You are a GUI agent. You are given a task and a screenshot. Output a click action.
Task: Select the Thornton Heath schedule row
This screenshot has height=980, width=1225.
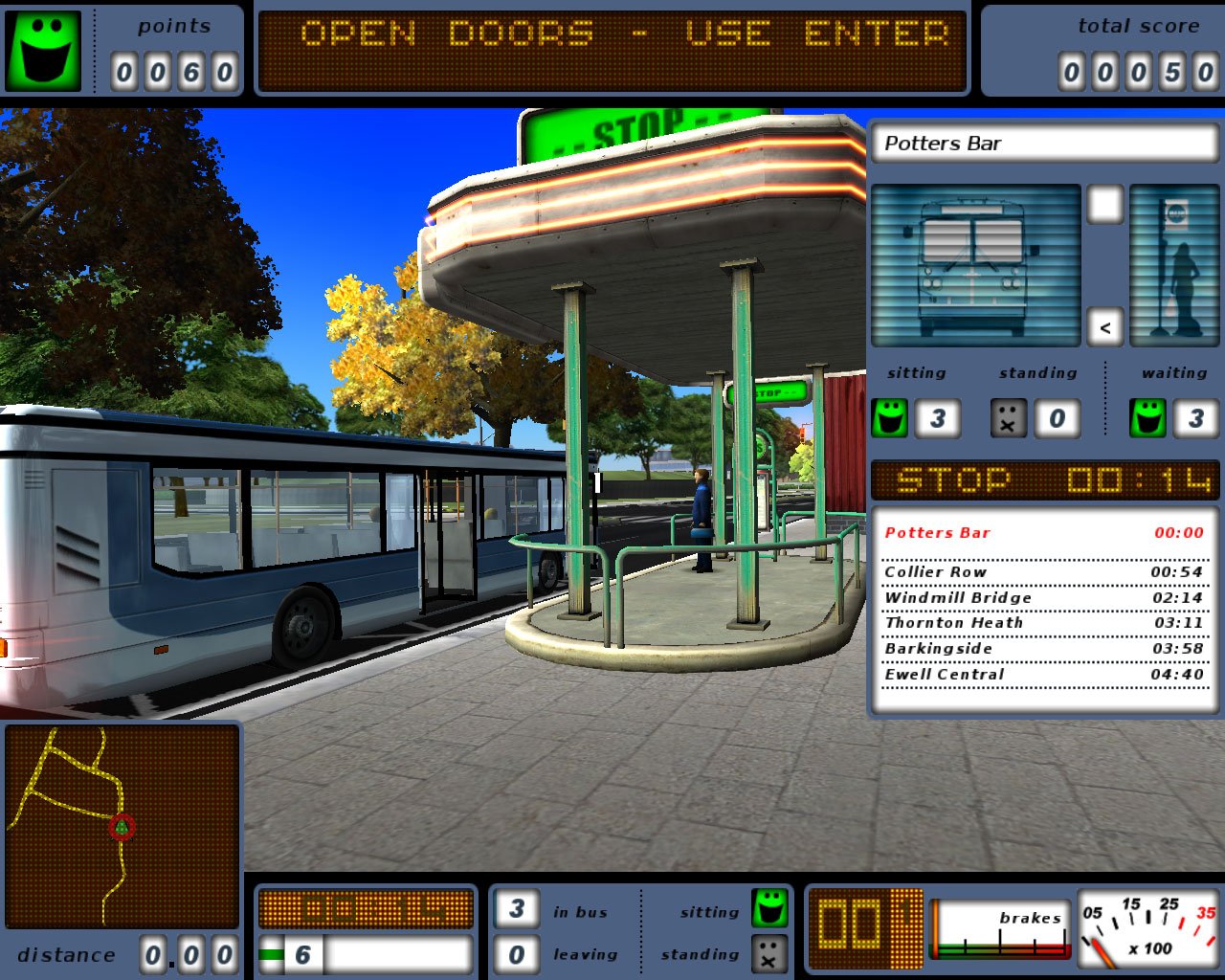coord(1043,623)
